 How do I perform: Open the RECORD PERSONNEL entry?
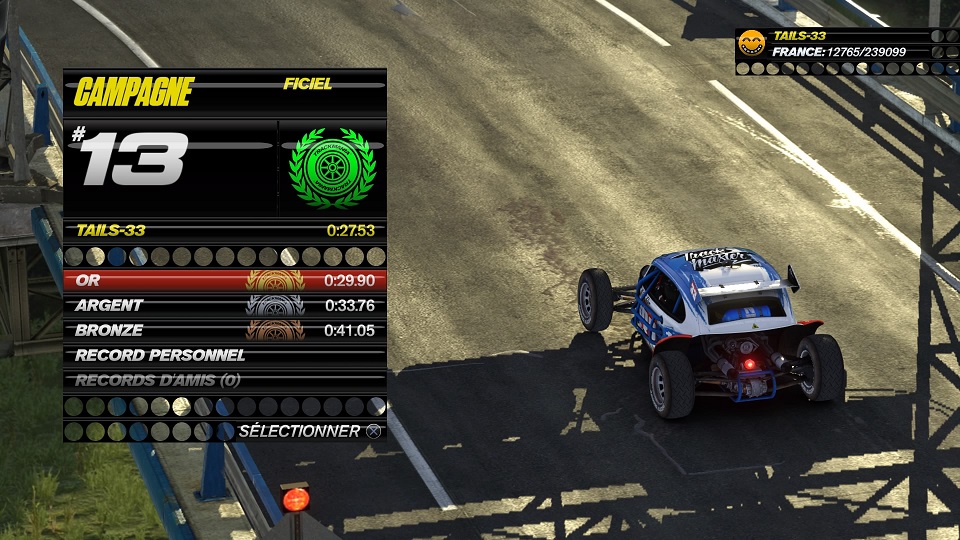point(224,356)
